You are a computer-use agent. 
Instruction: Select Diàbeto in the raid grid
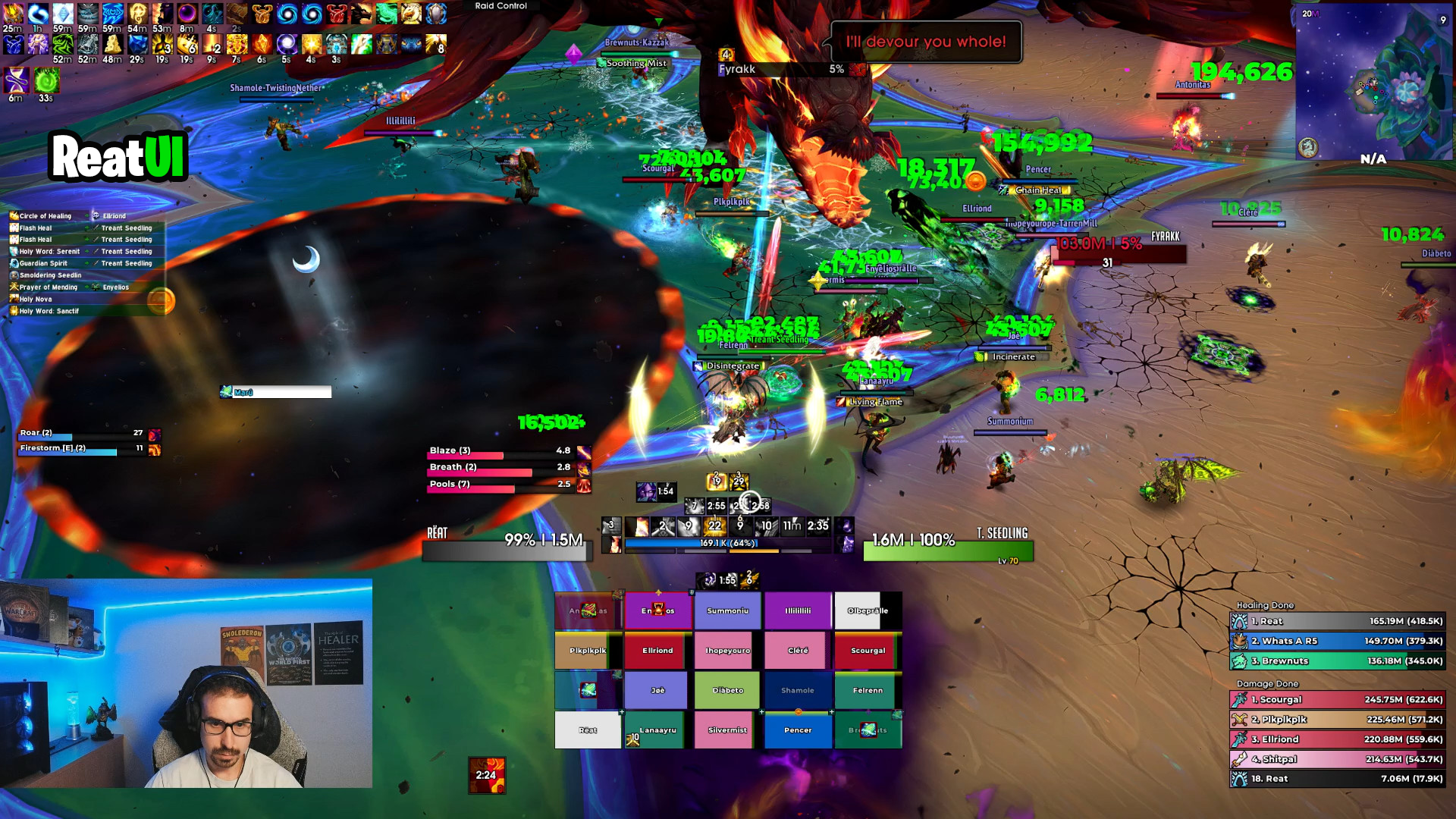[727, 690]
